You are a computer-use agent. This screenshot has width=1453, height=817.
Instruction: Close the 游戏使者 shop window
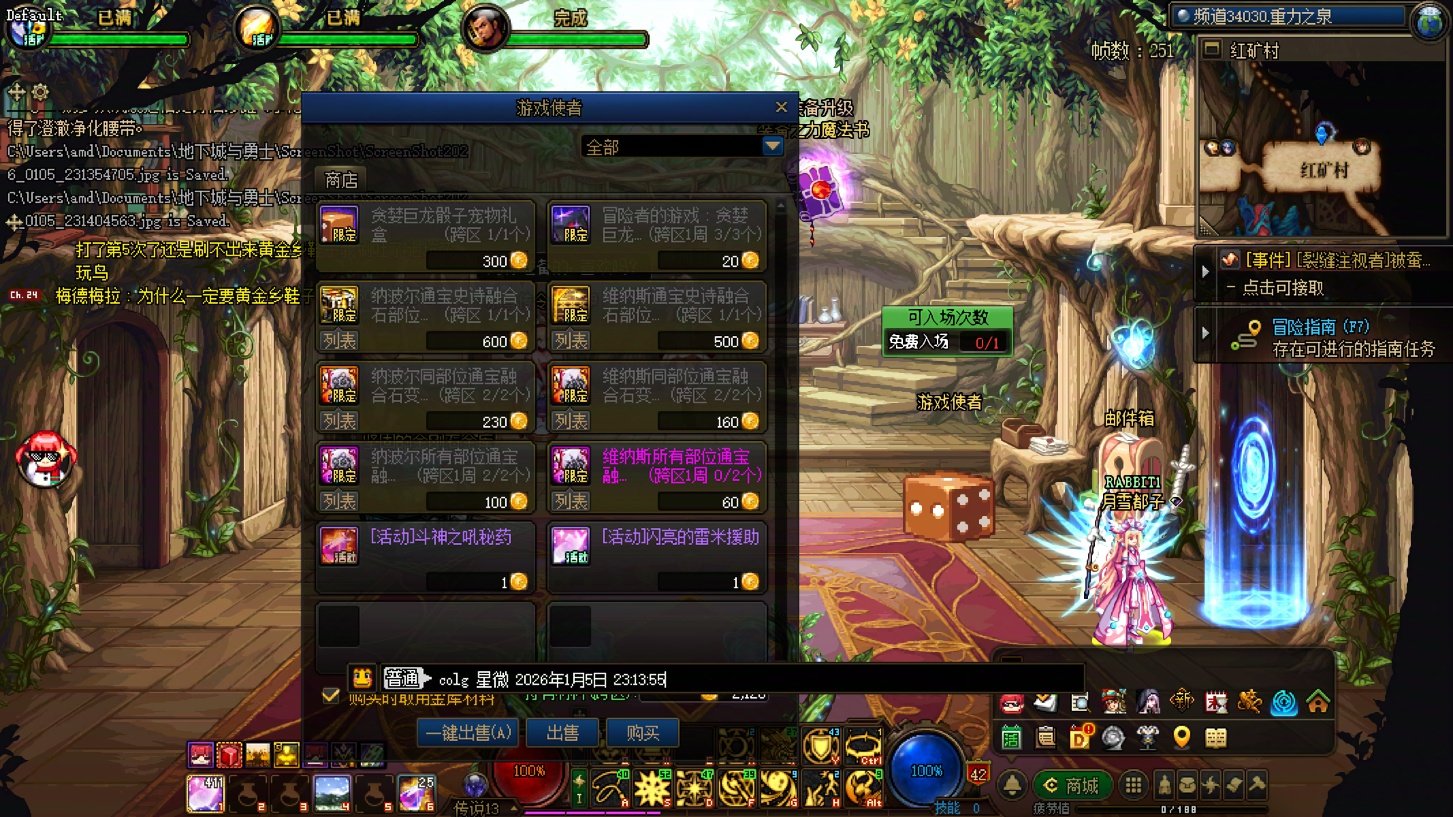point(782,107)
